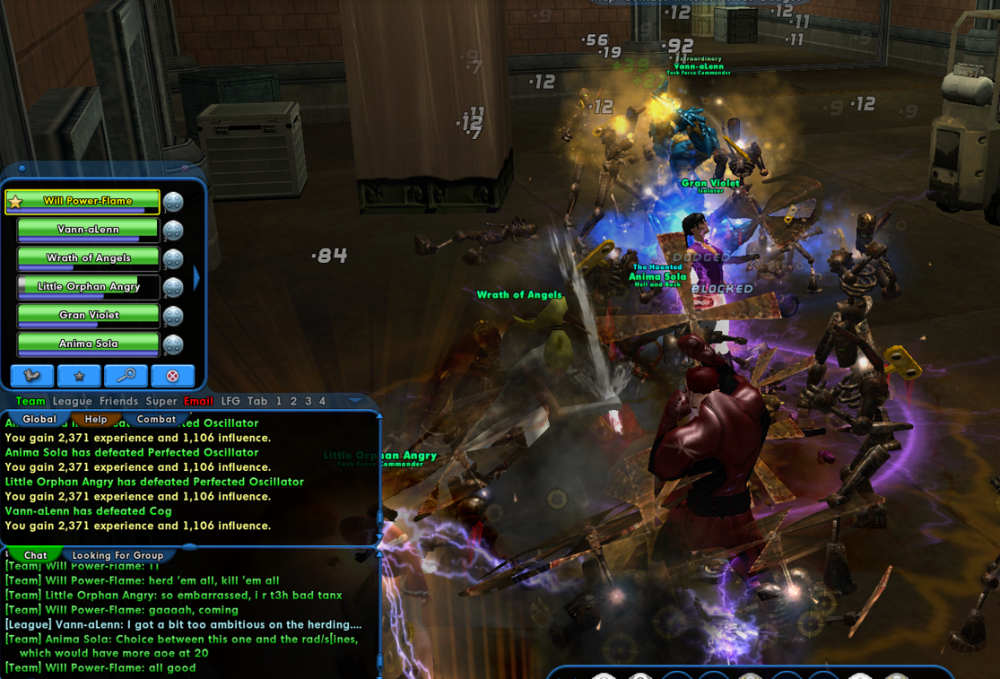Pick Little Orphan Angry from team list

coord(88,287)
